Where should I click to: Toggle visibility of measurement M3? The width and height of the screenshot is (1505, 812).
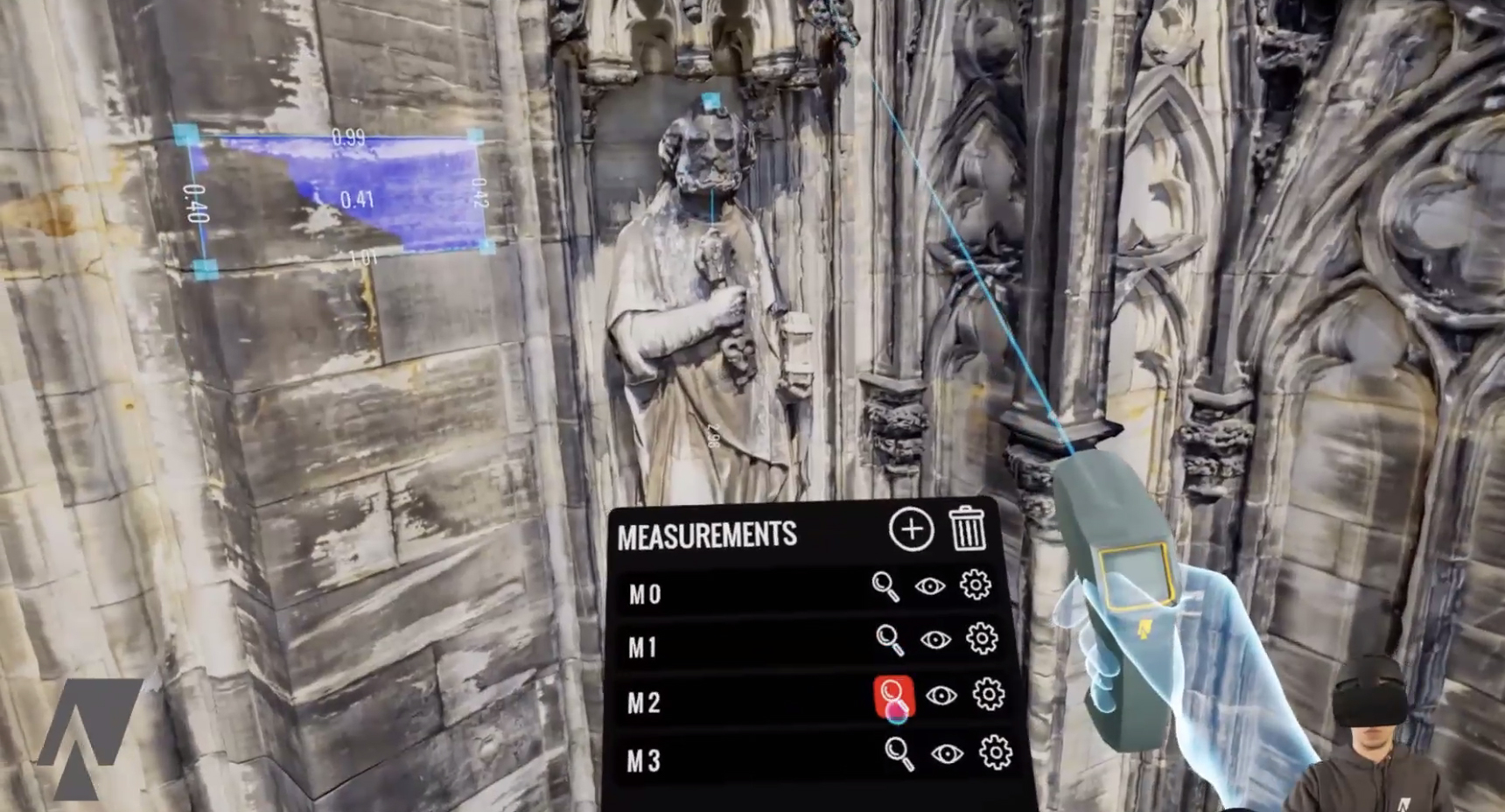pyautogui.click(x=947, y=753)
